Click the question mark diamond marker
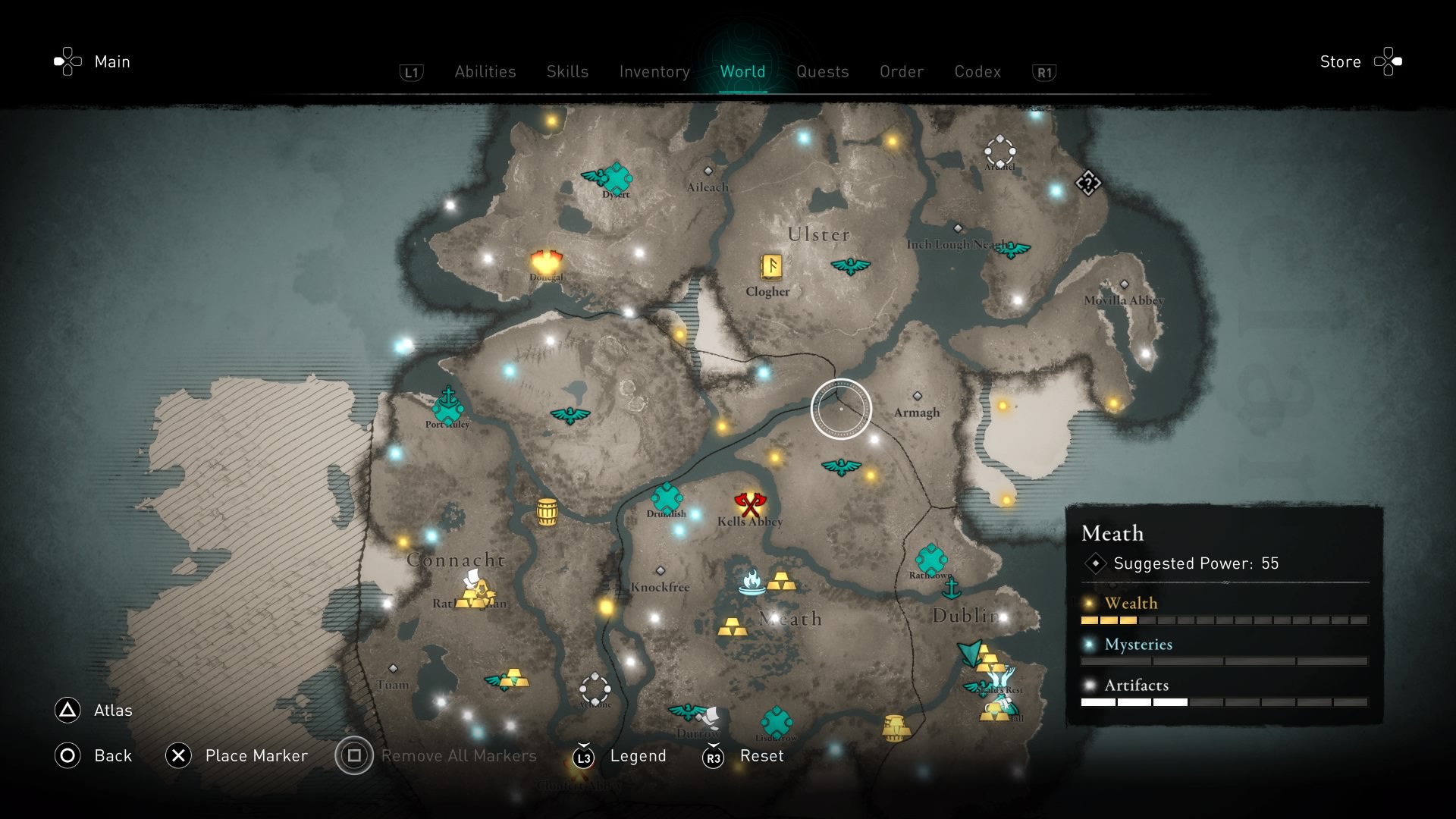The width and height of the screenshot is (1456, 819). tap(1088, 183)
